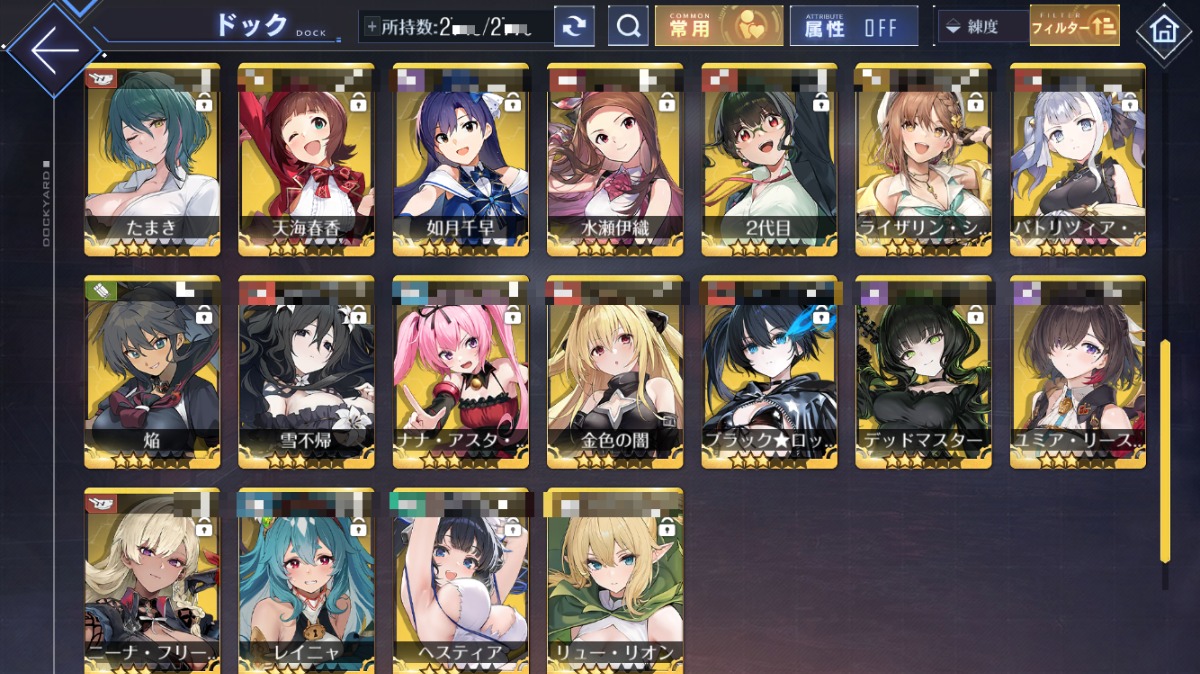Toggle the 属性 attribute display
This screenshot has width=1200, height=674.
pos(853,27)
